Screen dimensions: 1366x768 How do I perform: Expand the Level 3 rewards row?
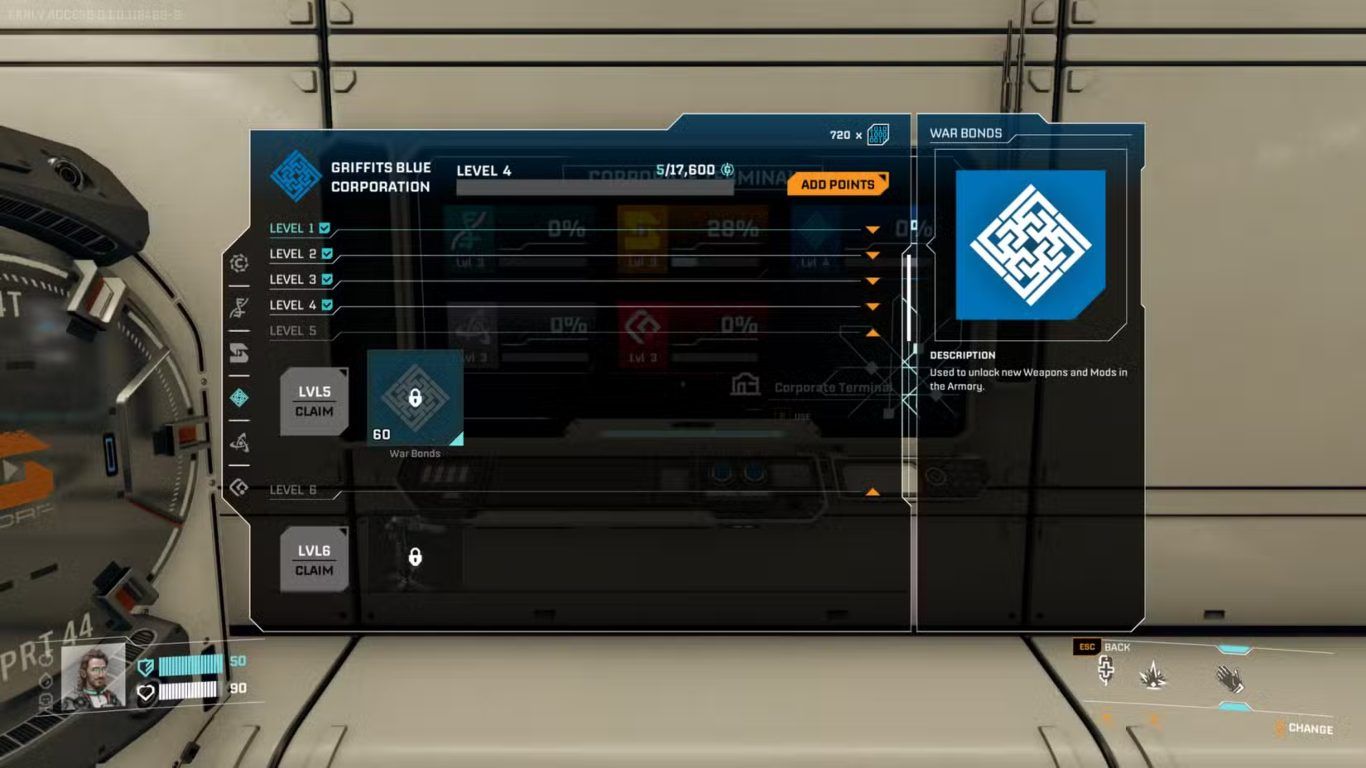click(872, 281)
